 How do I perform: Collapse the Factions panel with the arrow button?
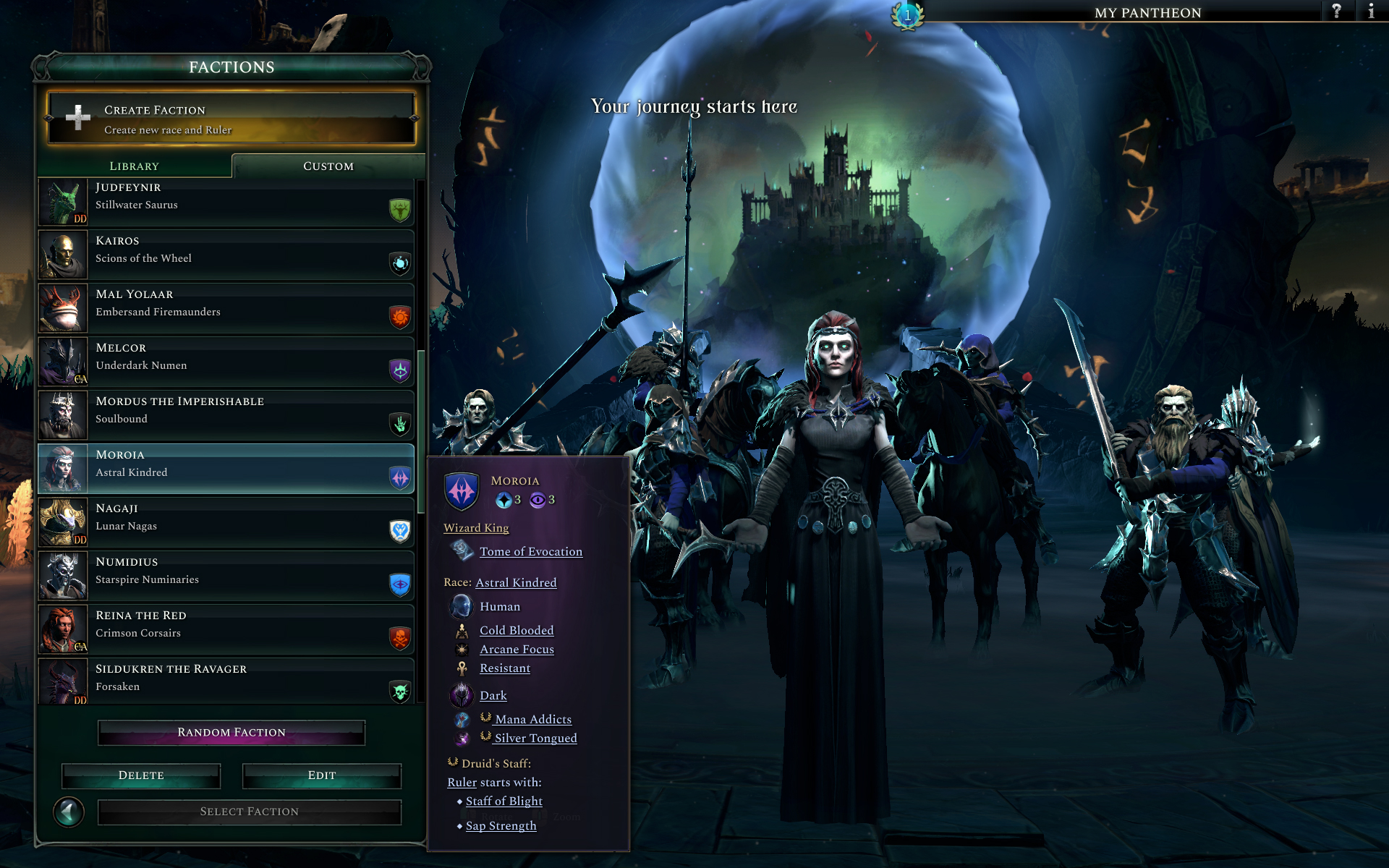click(69, 812)
